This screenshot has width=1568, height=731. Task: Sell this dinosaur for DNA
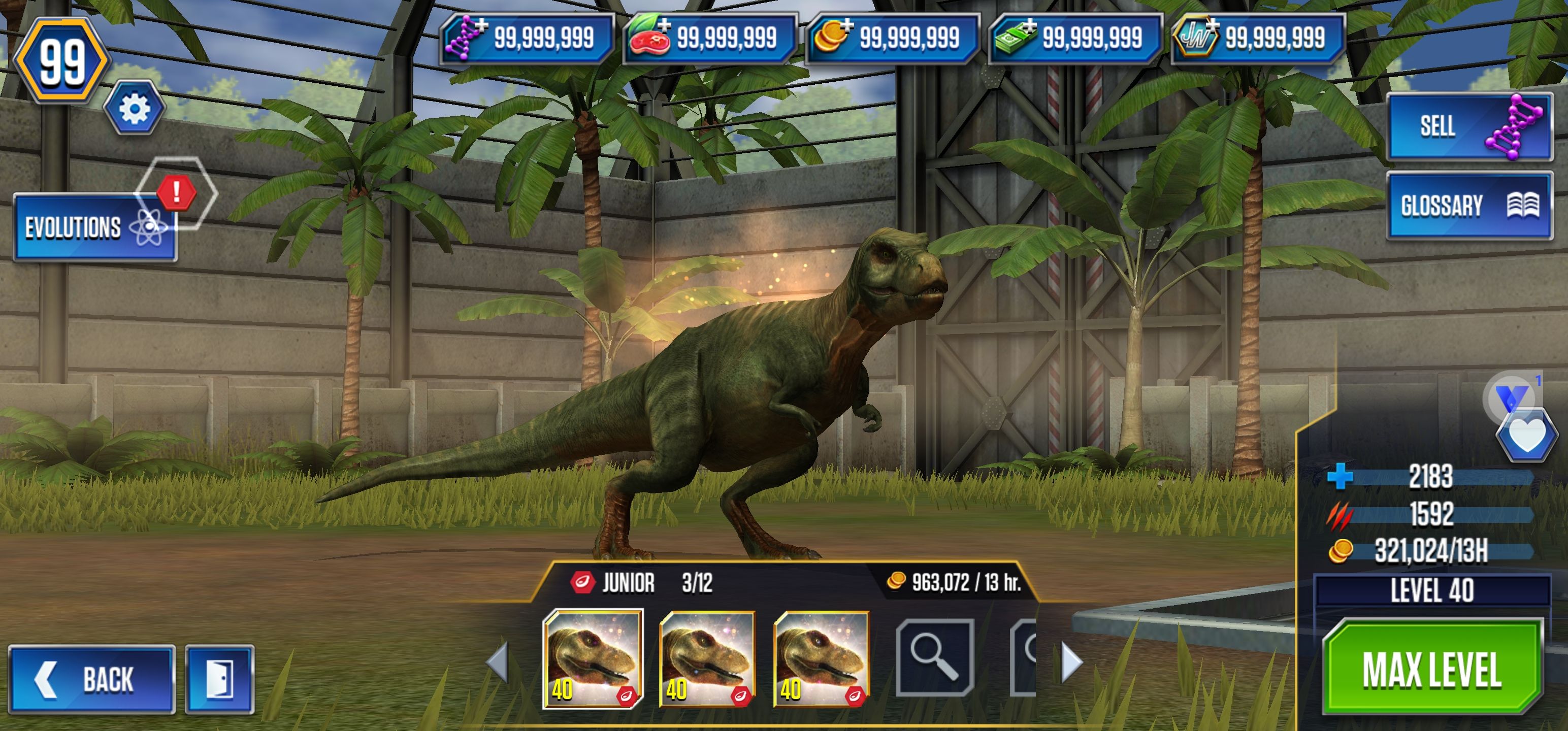(1468, 126)
